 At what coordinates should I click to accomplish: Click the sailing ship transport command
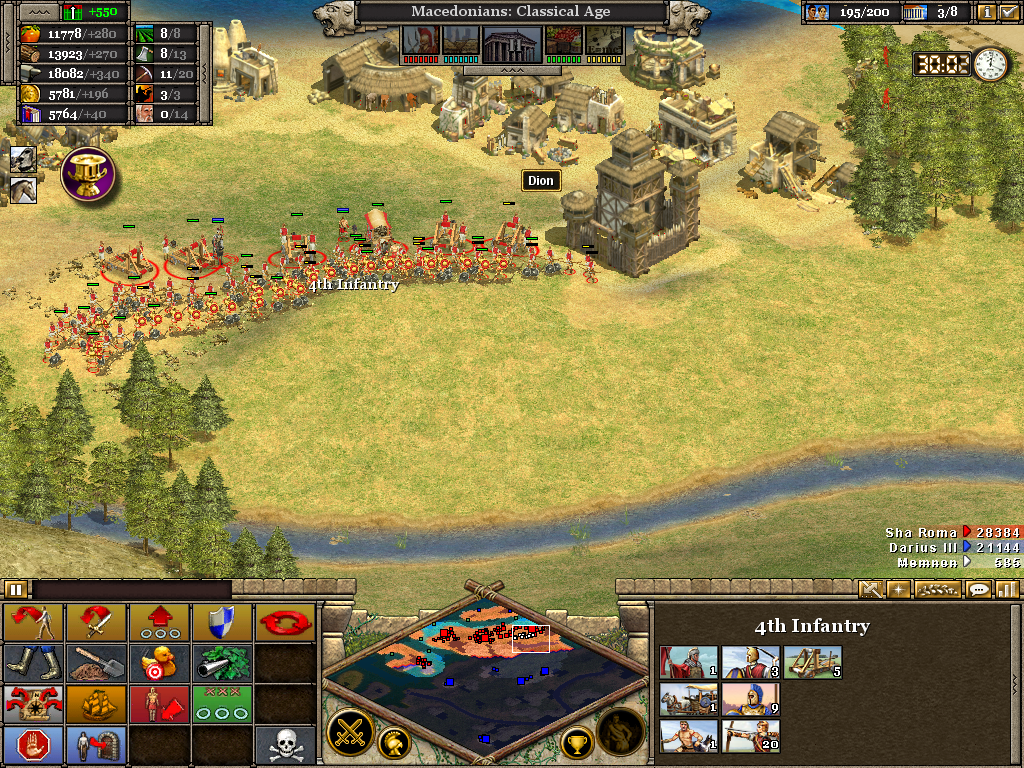[x=96, y=703]
